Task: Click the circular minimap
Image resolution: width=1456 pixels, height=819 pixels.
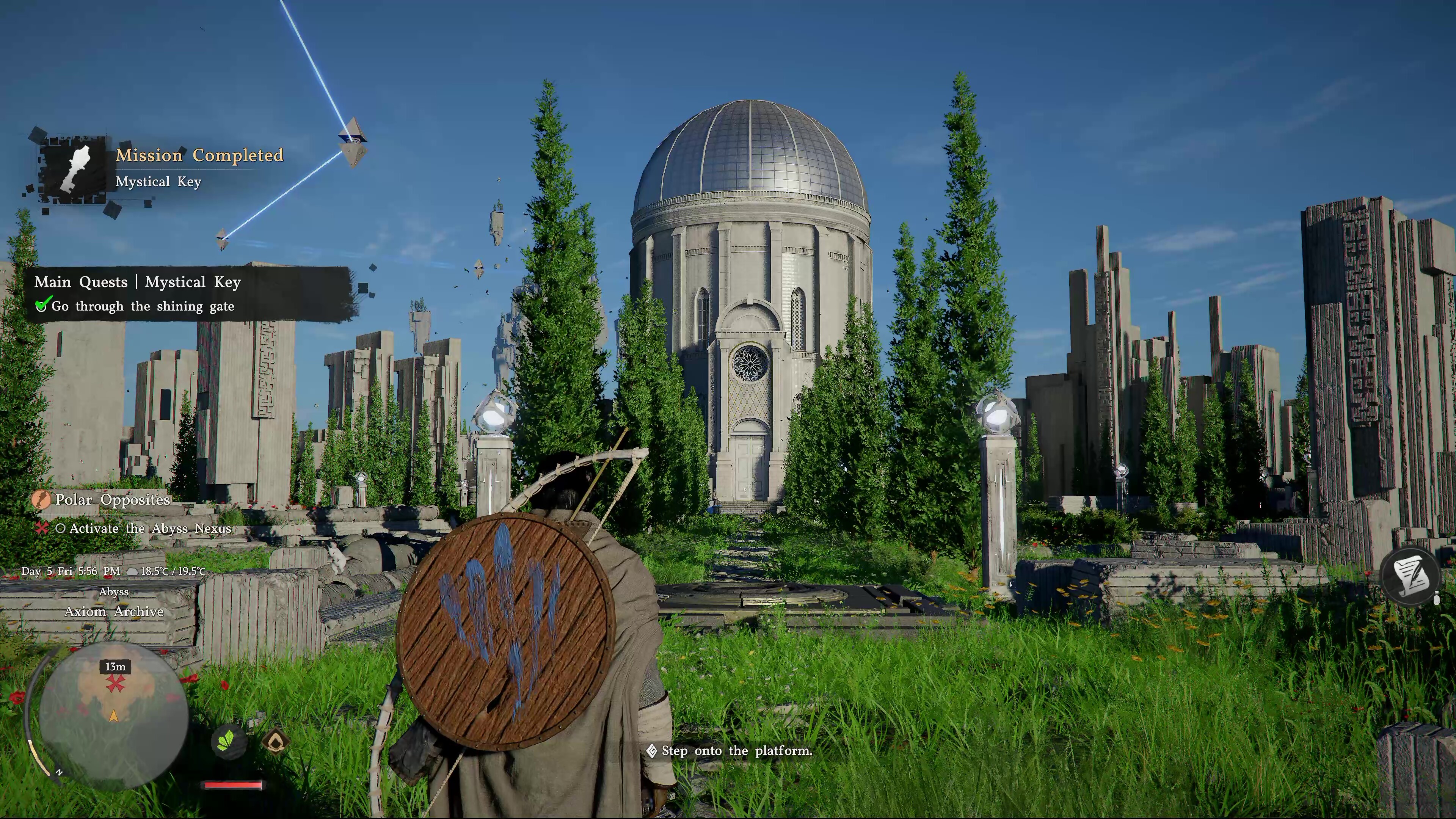Action: 114,715
